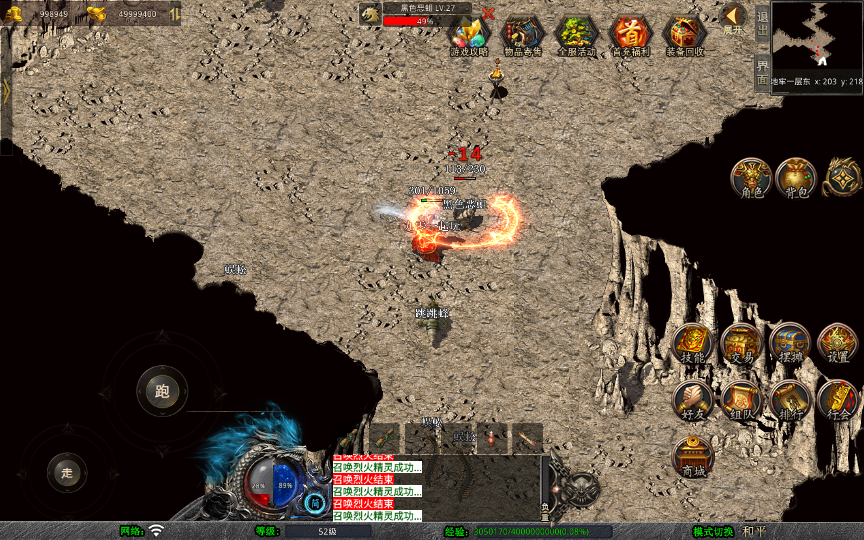
Task: Open the 设置 settings menu
Action: tap(837, 343)
